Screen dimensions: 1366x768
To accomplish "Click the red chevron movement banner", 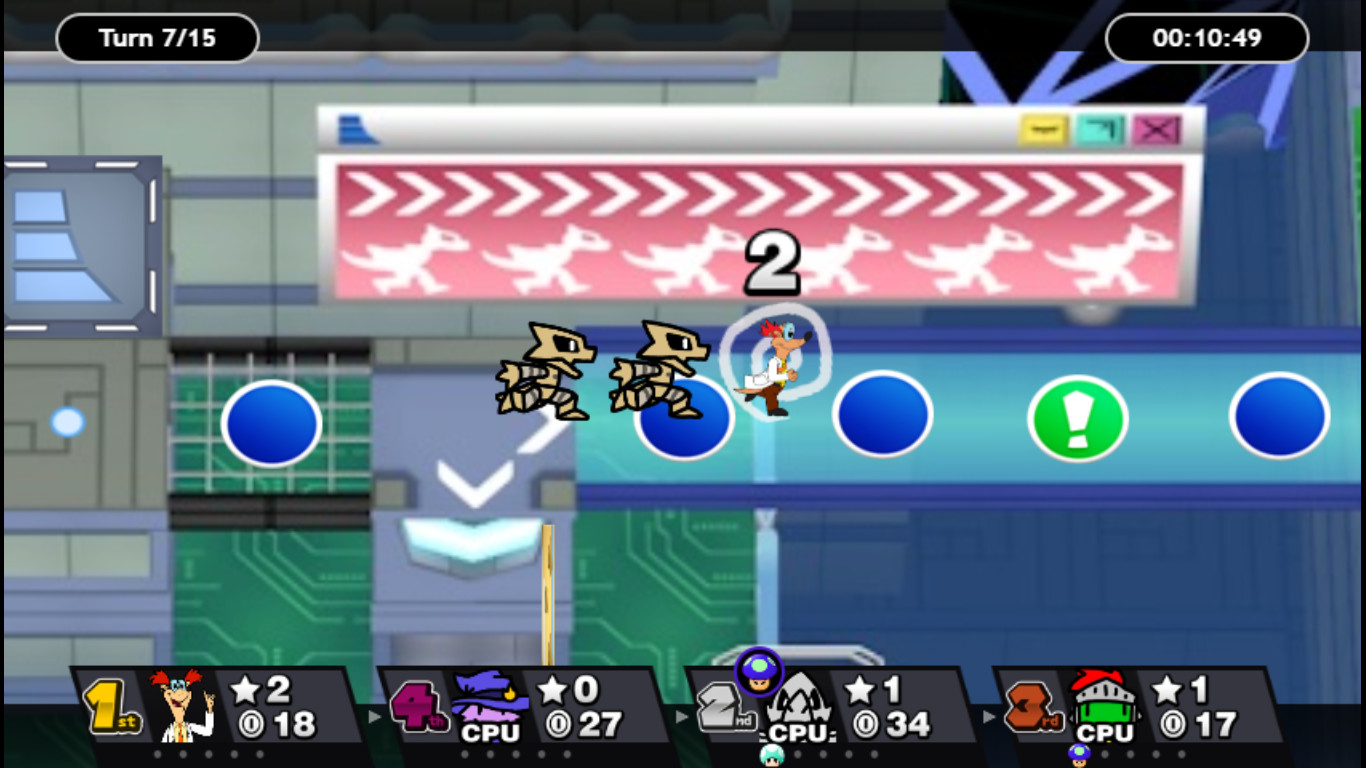I will 760,230.
